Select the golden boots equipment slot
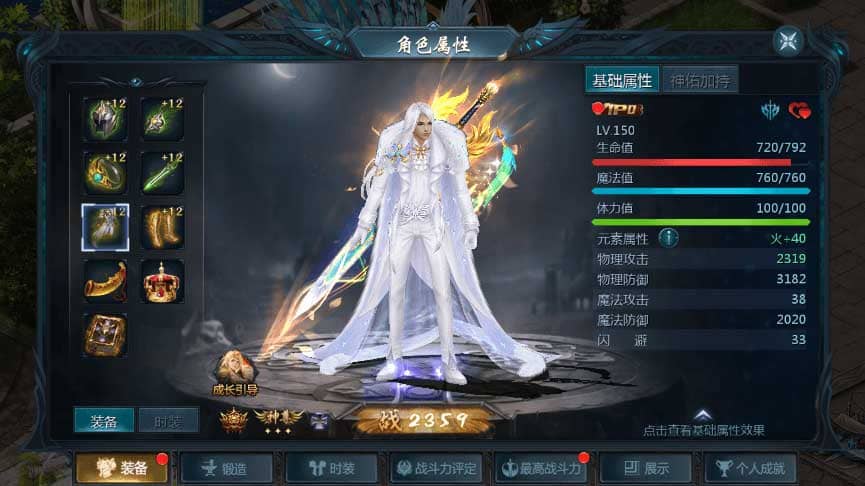The width and height of the screenshot is (865, 486). click(x=162, y=227)
